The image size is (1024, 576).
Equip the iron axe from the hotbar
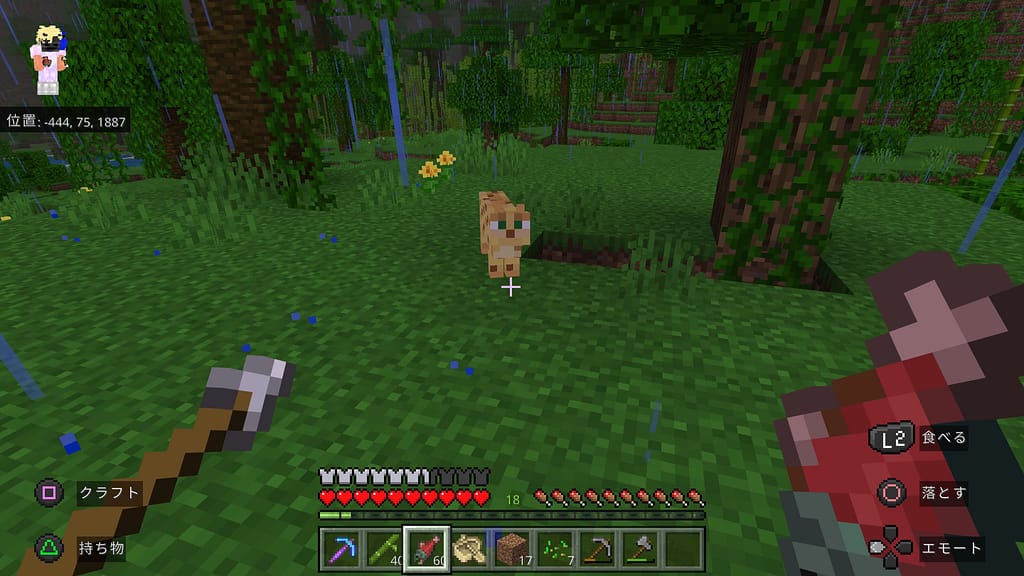coord(642,548)
